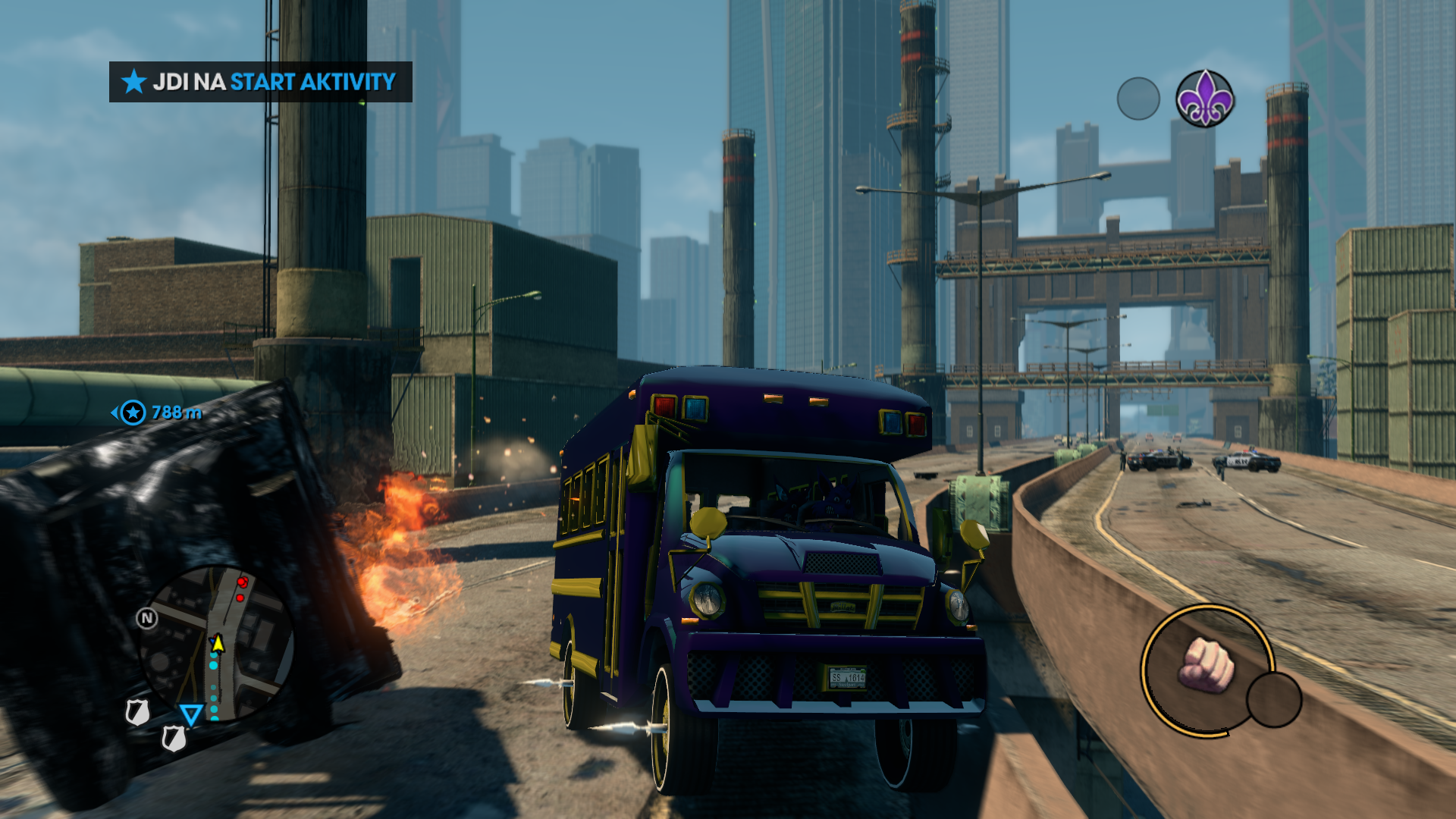The image size is (1456, 819).
Task: Select the purple Saints fleur-de-lis icon
Action: 1204,99
